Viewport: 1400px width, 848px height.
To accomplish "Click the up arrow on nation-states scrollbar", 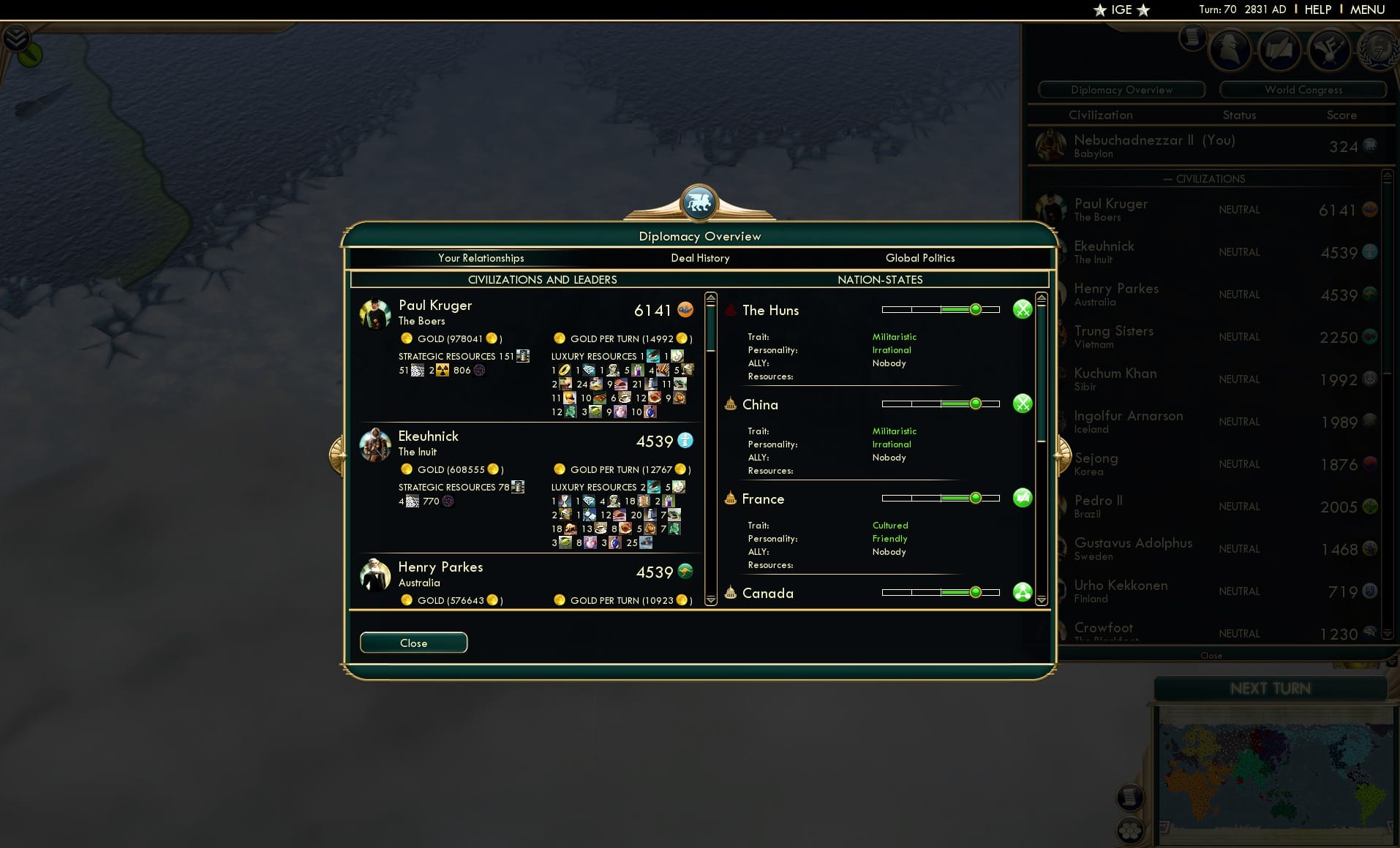I will point(1040,297).
